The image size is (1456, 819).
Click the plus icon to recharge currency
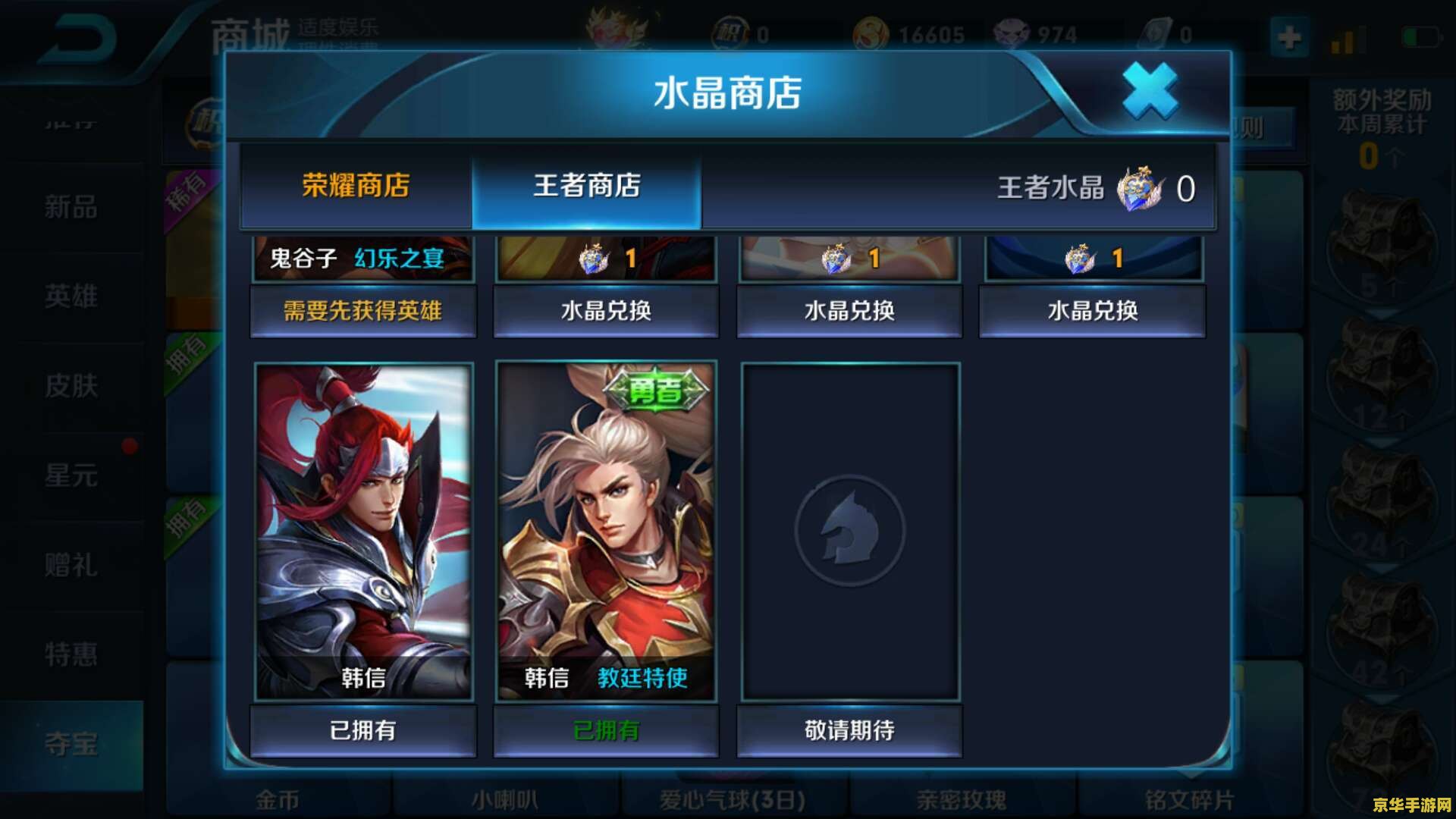pos(1289,36)
